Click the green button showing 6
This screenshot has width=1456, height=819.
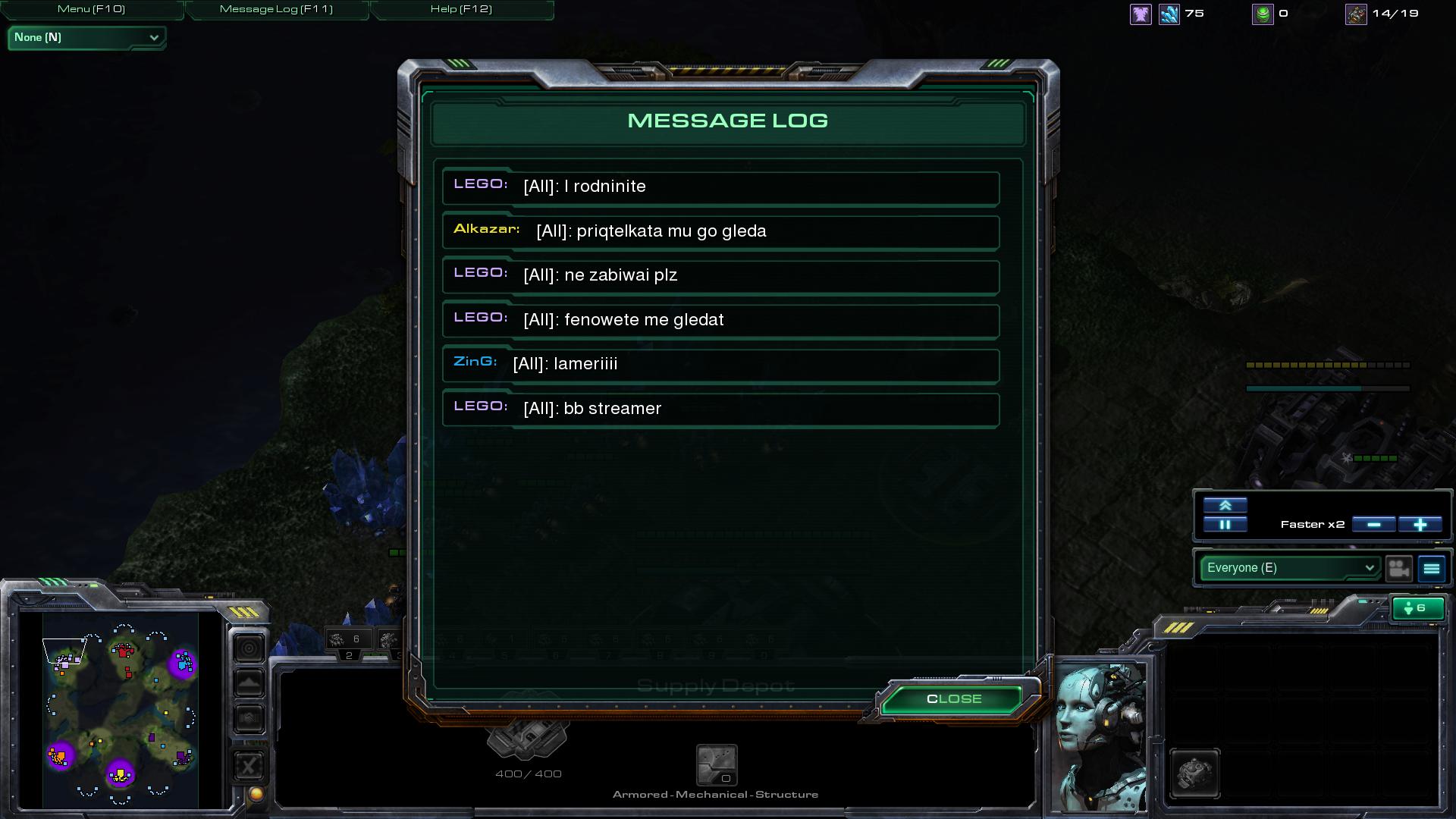(1417, 608)
